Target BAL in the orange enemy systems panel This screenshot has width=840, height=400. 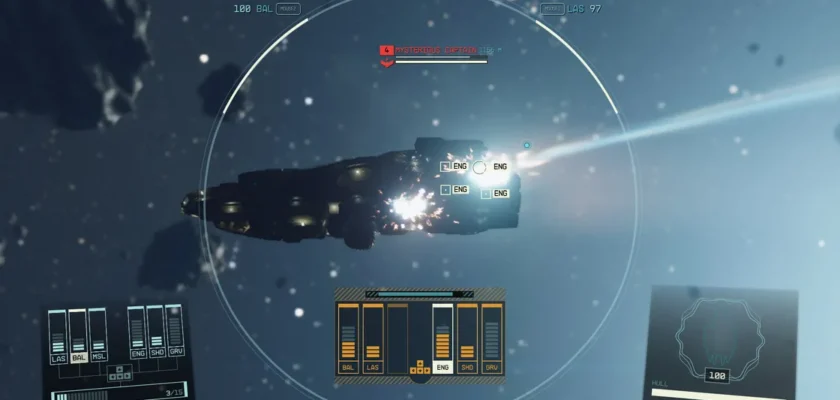point(349,367)
